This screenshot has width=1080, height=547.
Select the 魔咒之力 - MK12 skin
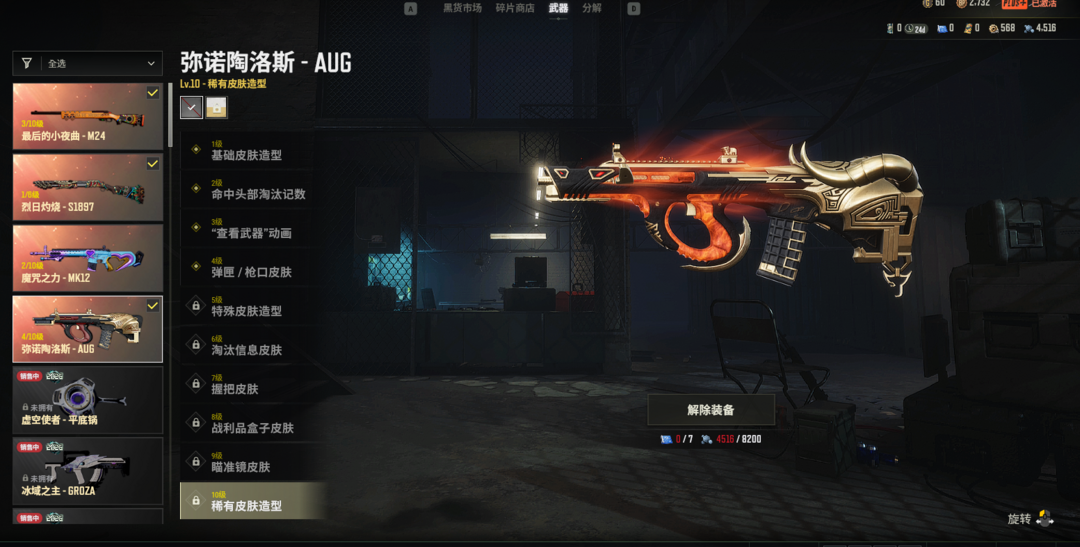87,258
